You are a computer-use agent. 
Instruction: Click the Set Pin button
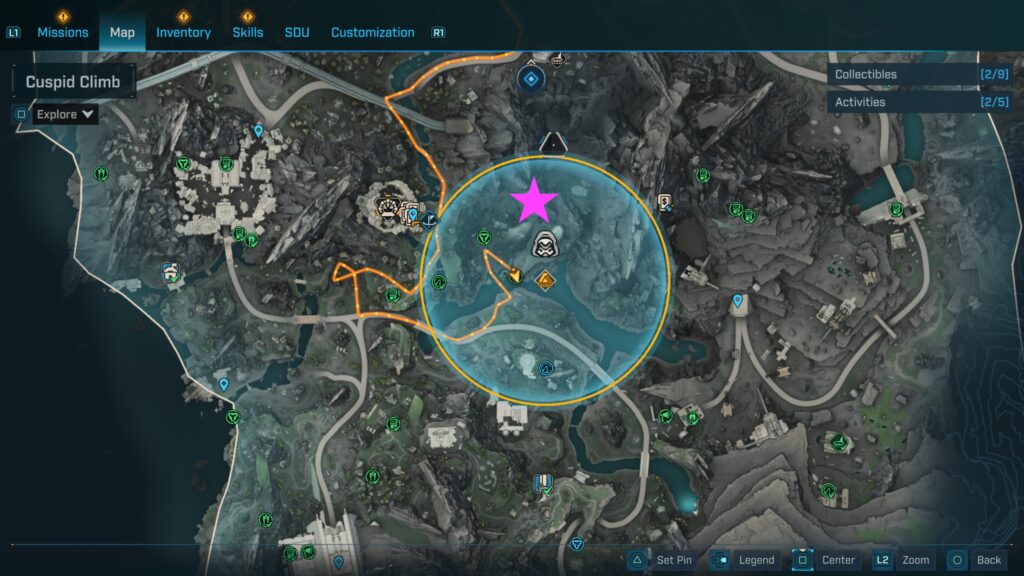tap(661, 560)
